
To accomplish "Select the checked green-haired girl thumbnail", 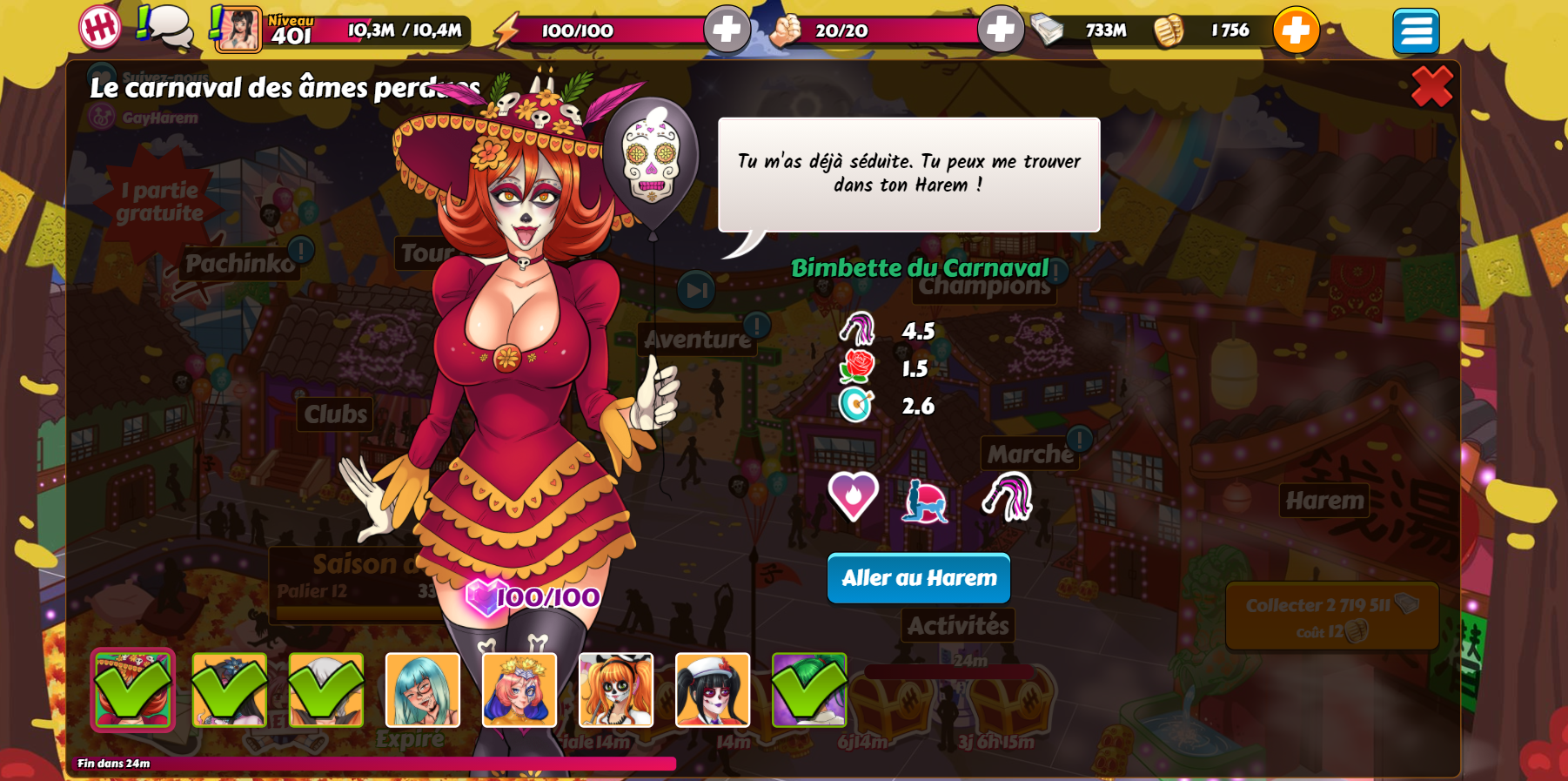I will point(809,690).
